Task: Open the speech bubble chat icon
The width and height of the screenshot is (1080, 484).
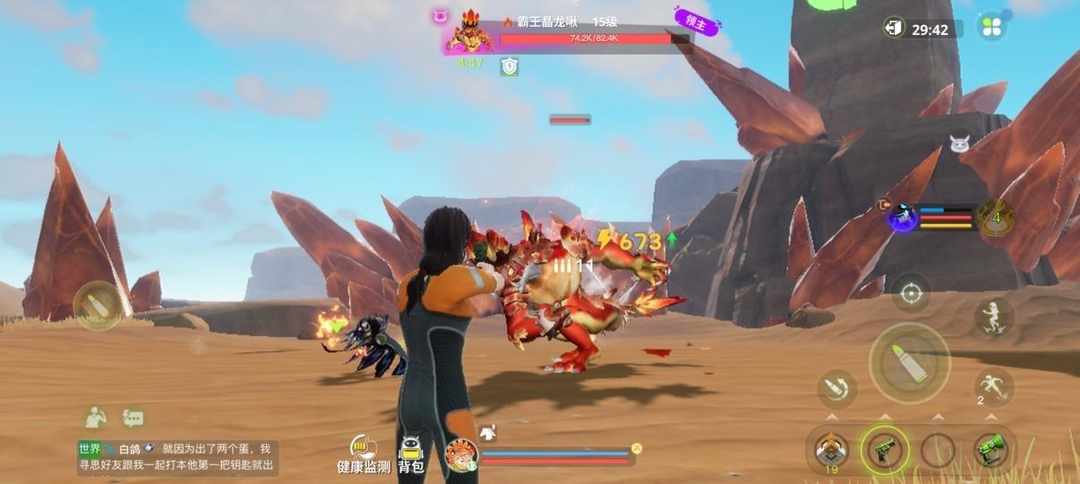Action: point(133,418)
